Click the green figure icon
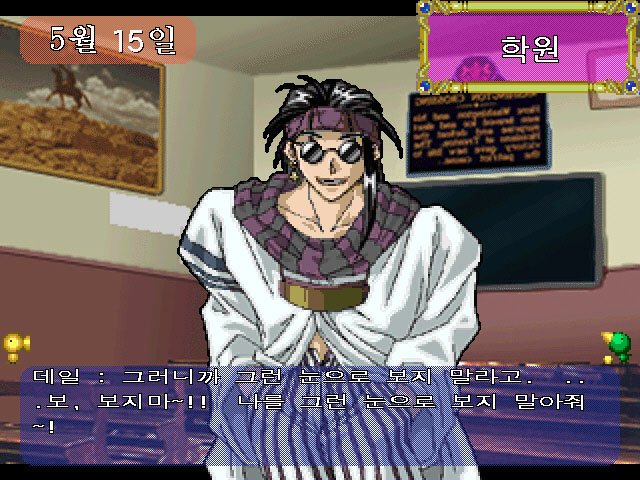The image size is (640, 480). pos(619,346)
